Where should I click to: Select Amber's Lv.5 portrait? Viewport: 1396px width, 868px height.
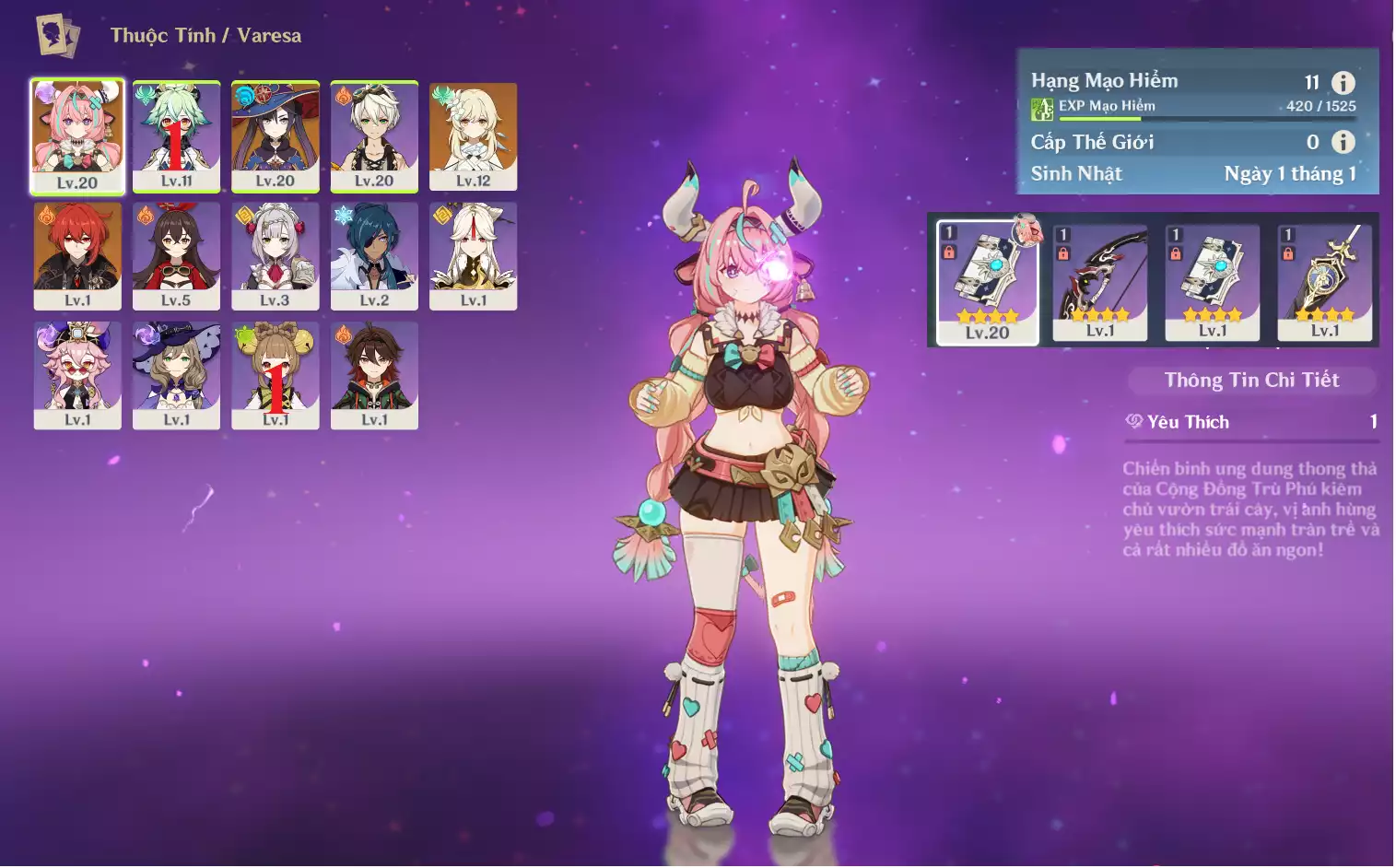pos(176,255)
